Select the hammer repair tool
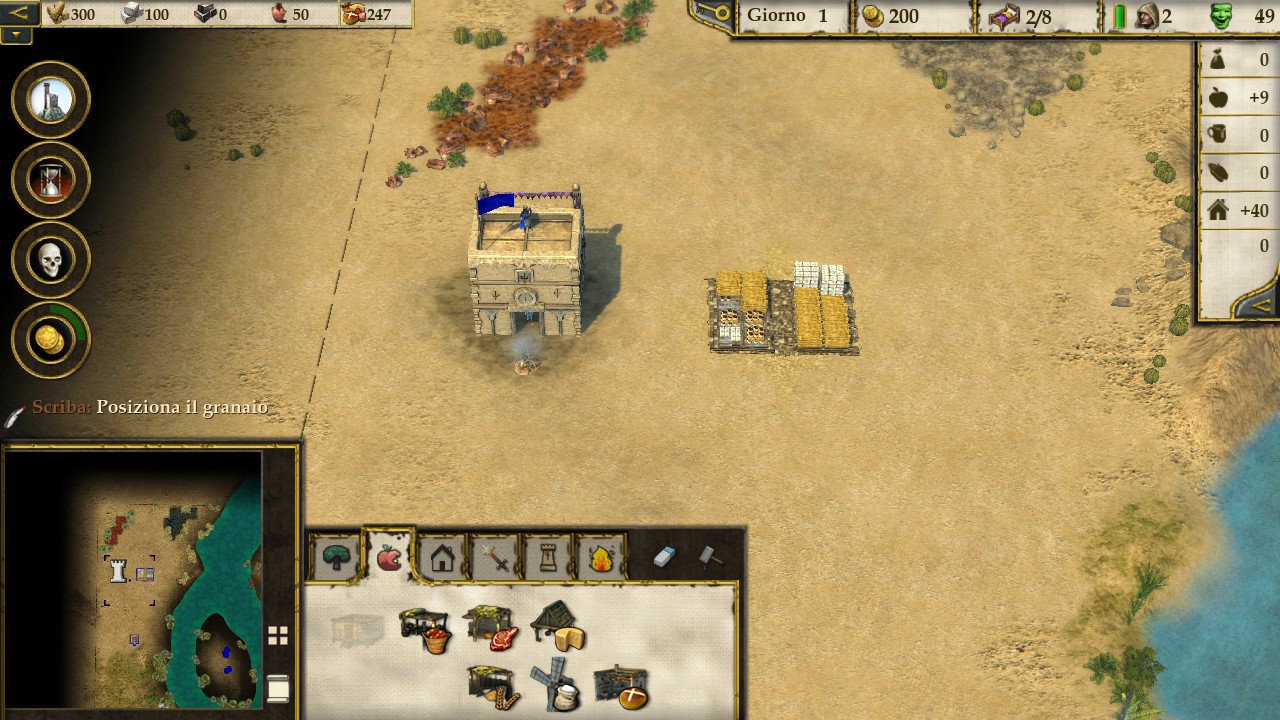 (x=710, y=557)
